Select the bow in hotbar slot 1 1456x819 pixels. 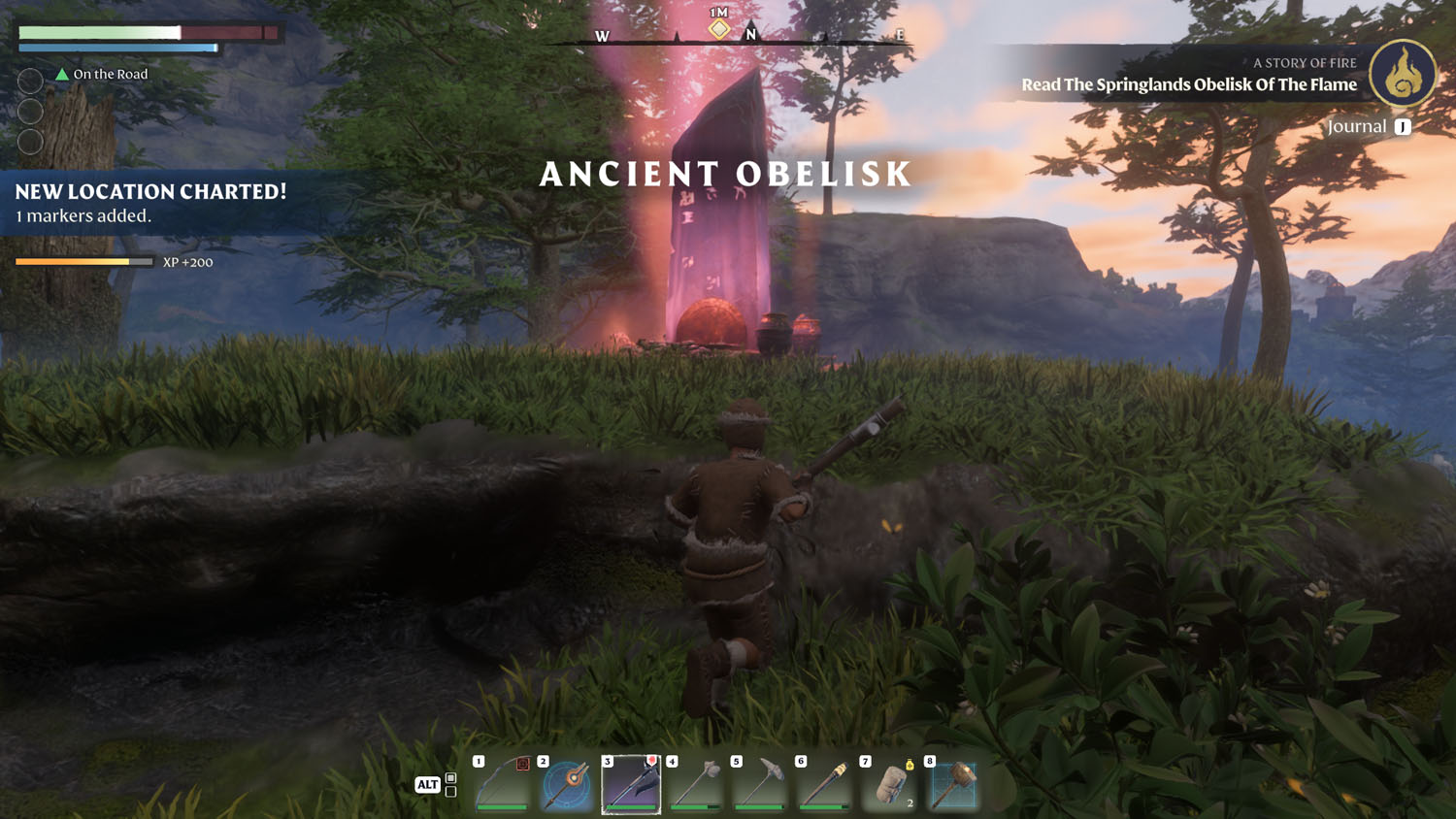tap(502, 784)
